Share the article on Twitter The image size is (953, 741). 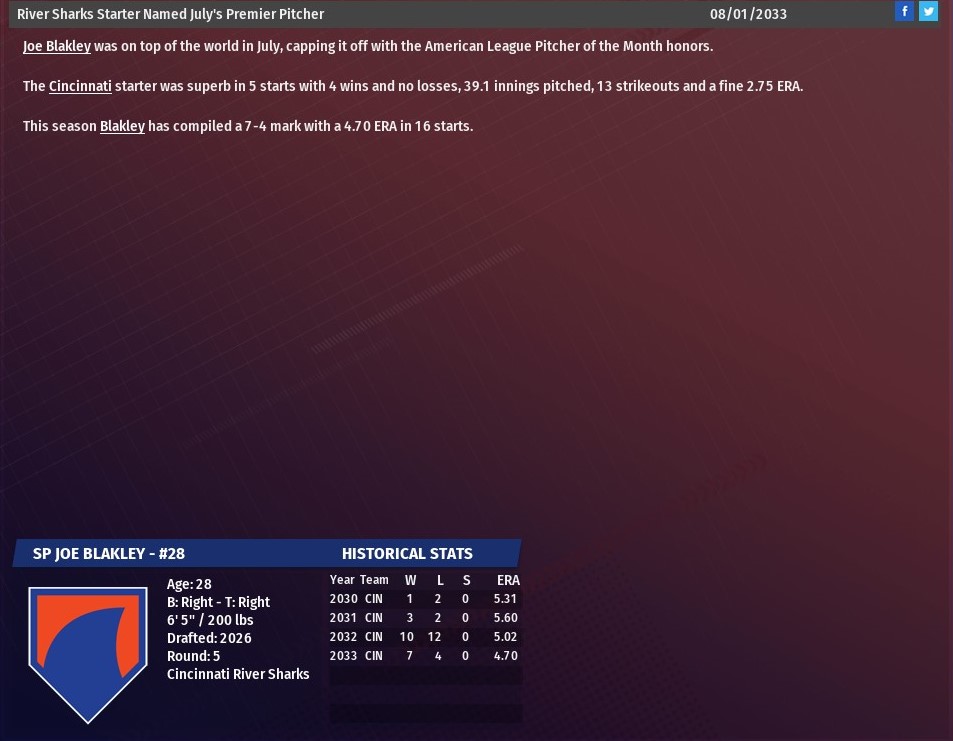pyautogui.click(x=929, y=12)
